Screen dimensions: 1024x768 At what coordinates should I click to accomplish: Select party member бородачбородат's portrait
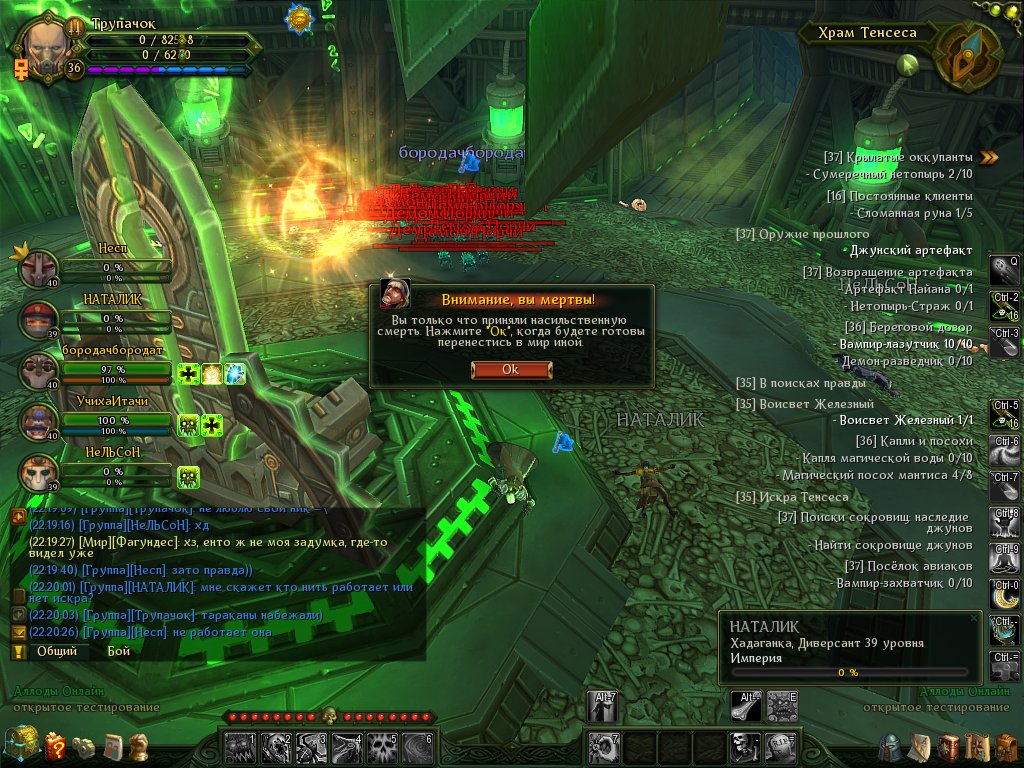[x=40, y=371]
